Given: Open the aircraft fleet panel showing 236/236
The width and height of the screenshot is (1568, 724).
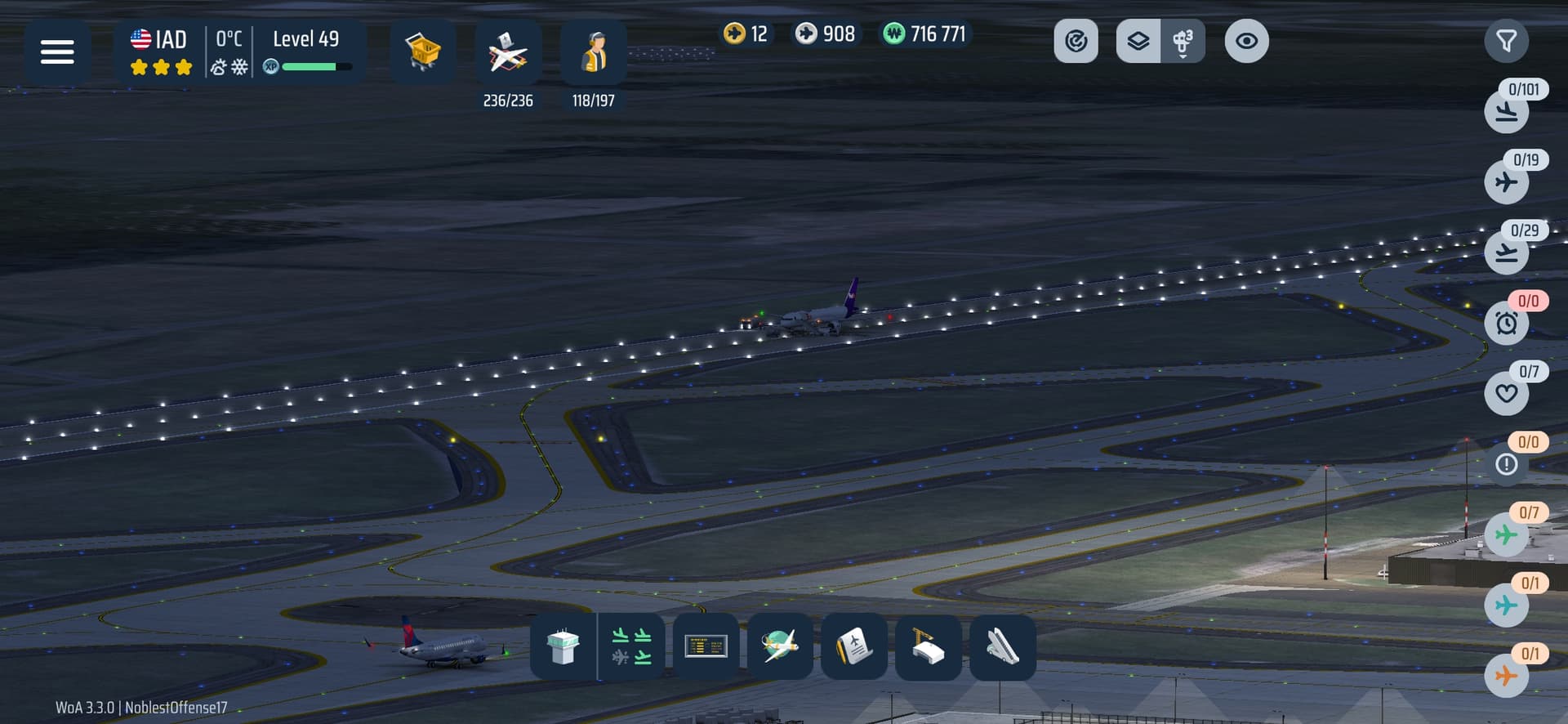Looking at the screenshot, I should coord(508,54).
